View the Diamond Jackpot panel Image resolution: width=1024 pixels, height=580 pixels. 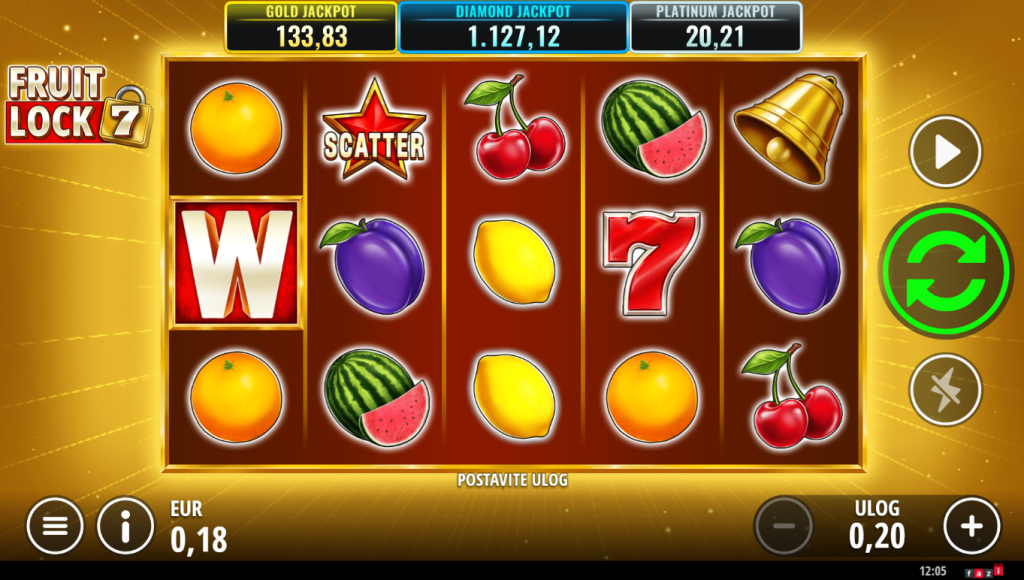(x=513, y=27)
